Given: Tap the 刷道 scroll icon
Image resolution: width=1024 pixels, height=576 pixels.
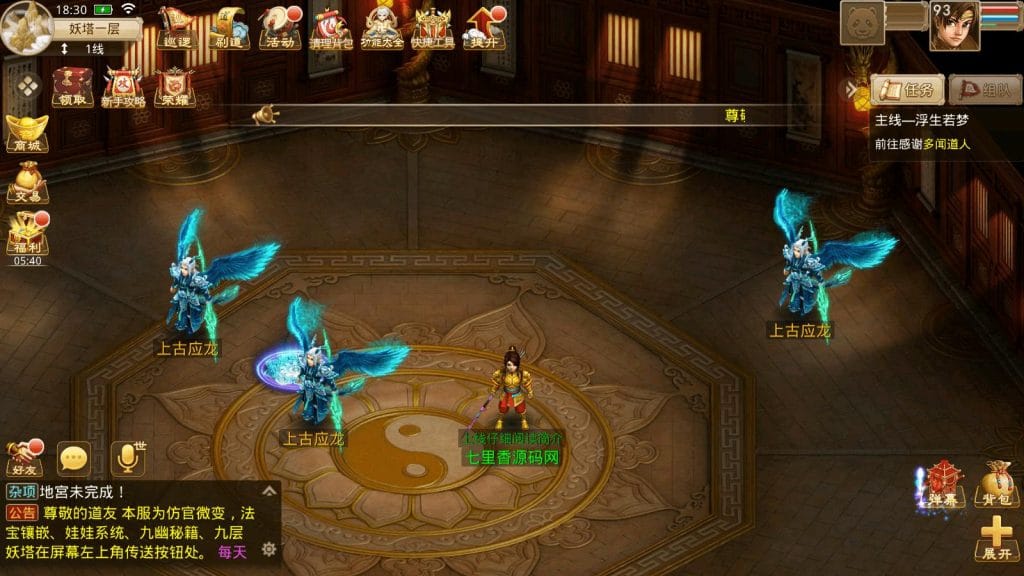Looking at the screenshot, I should [x=228, y=26].
